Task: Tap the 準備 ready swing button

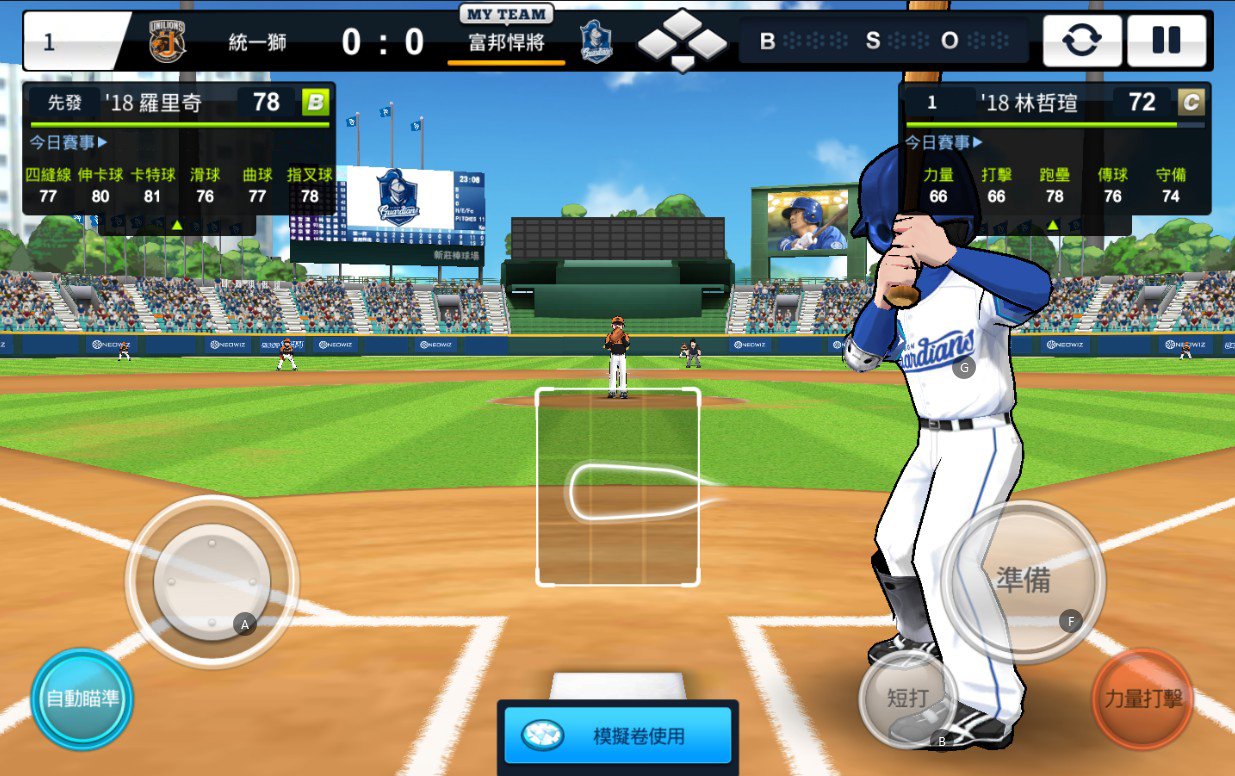Action: click(x=1023, y=580)
